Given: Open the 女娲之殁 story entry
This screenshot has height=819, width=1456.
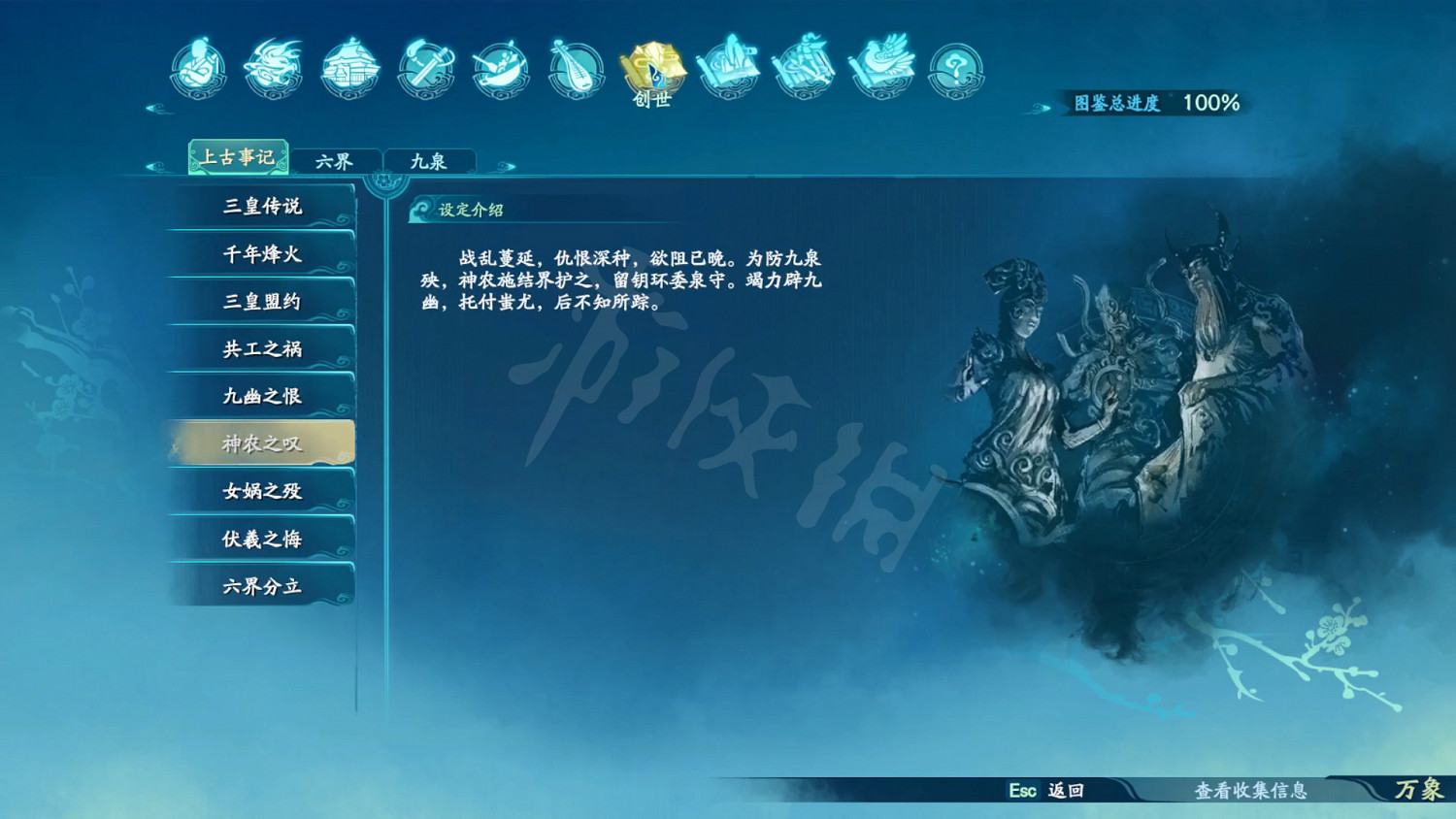Looking at the screenshot, I should pos(260,492).
